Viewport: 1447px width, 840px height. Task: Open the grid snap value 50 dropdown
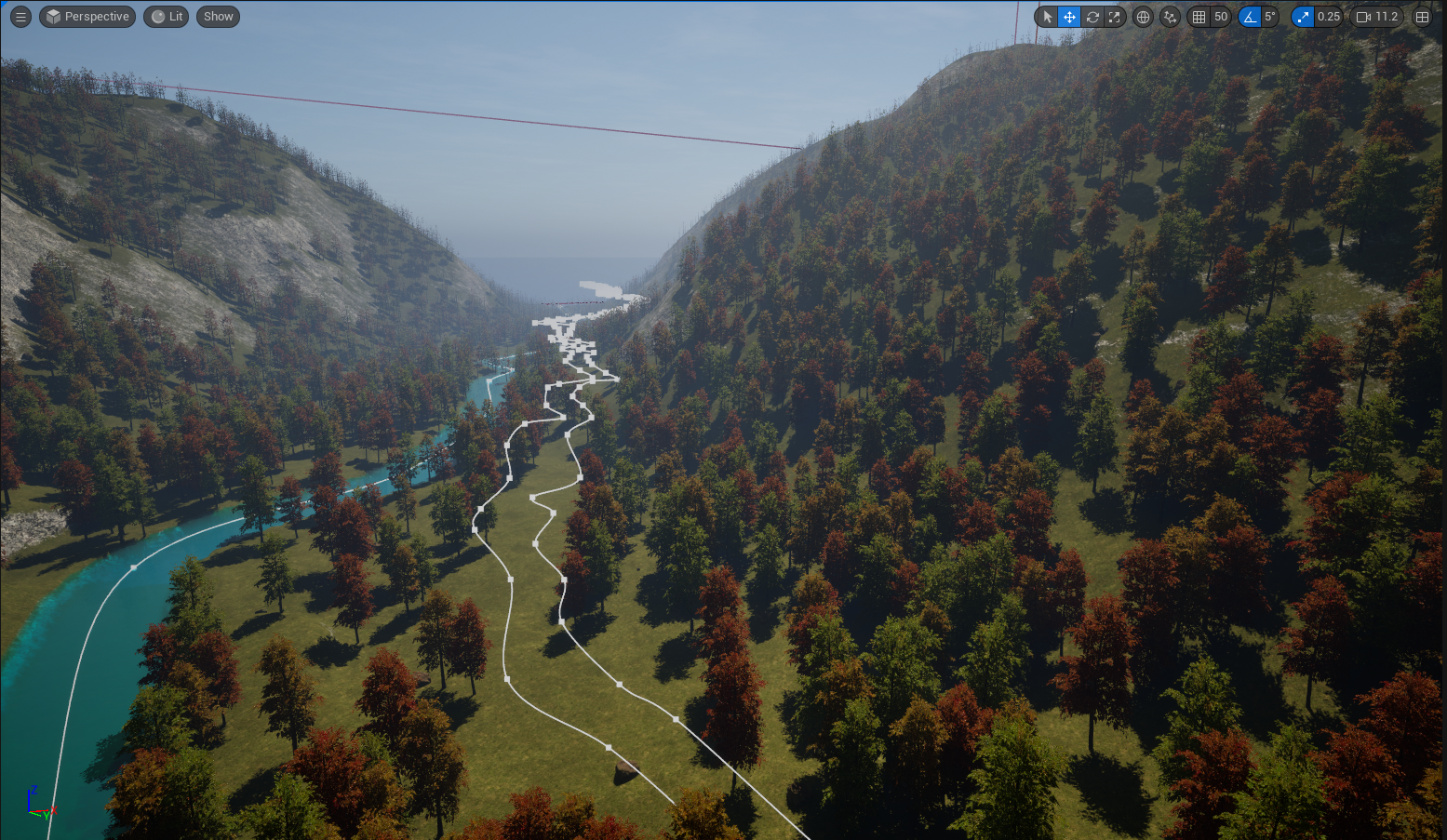pyautogui.click(x=1221, y=17)
